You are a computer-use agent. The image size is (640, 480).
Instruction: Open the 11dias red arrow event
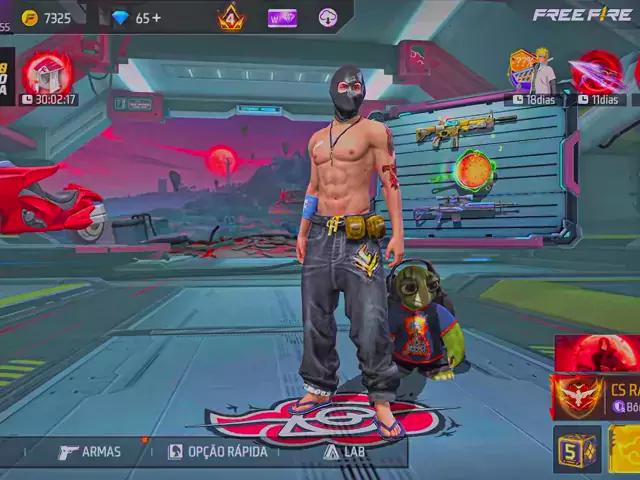[x=598, y=72]
